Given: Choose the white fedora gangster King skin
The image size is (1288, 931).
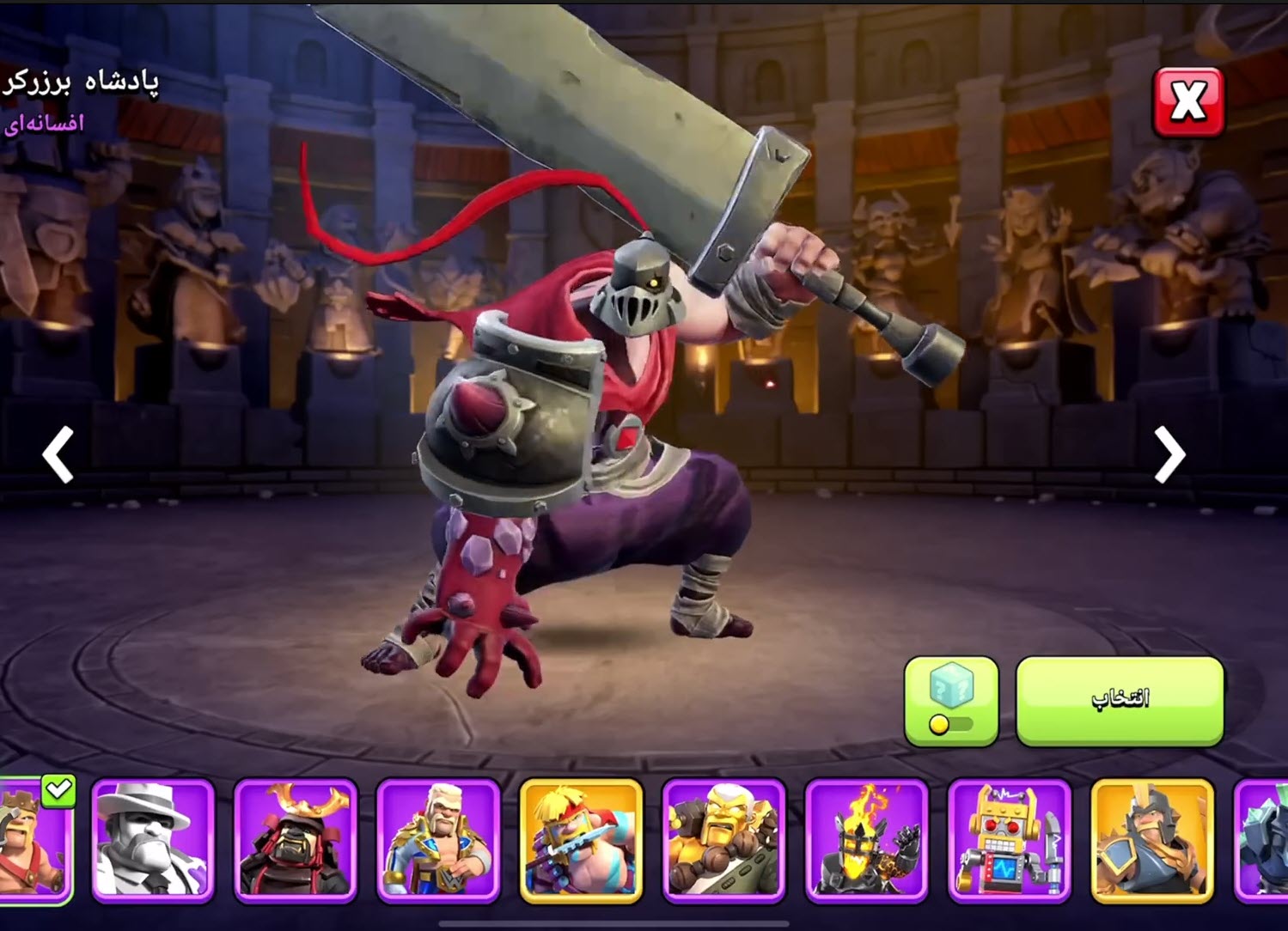Looking at the screenshot, I should pos(153,840).
